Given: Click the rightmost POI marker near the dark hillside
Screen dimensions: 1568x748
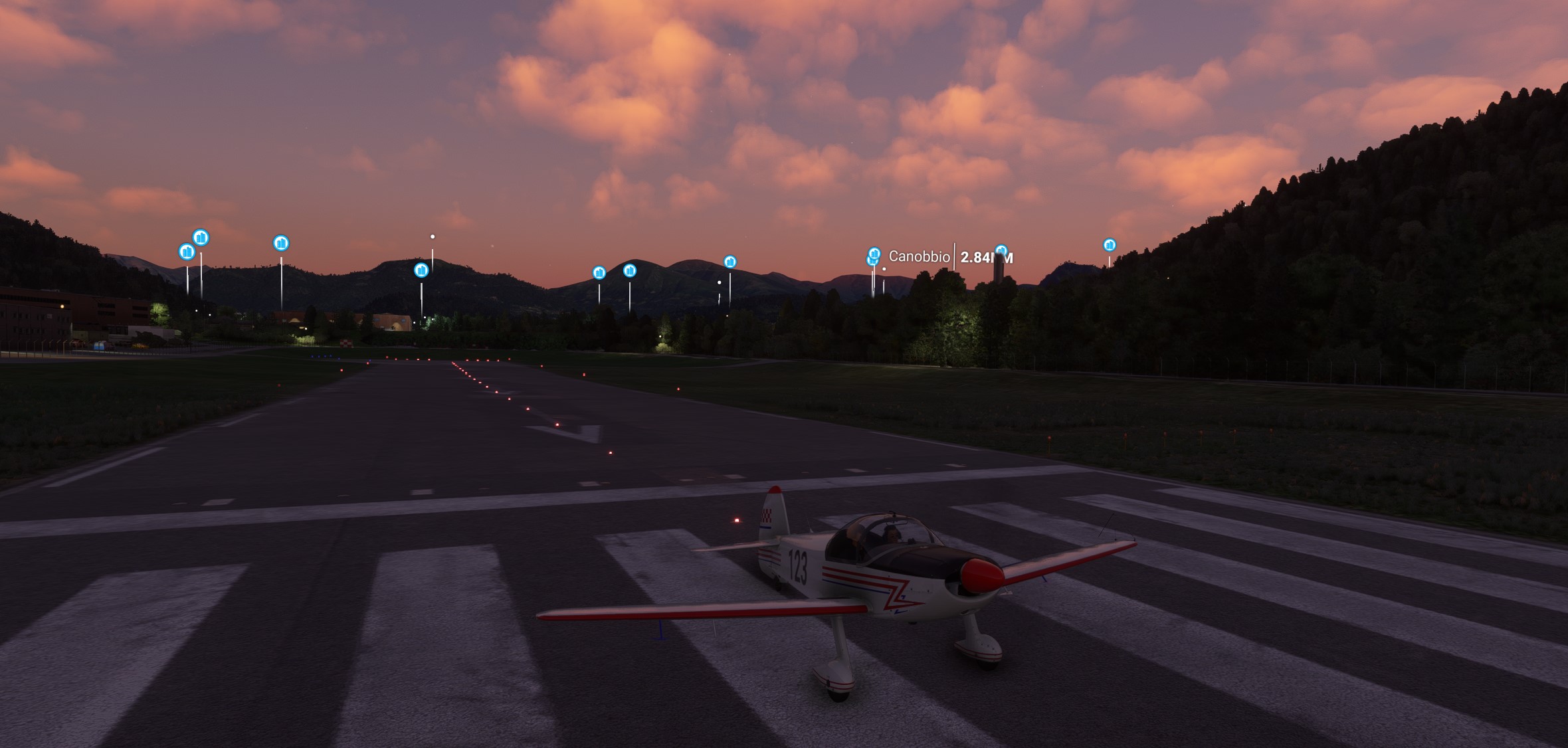Looking at the screenshot, I should point(1110,244).
